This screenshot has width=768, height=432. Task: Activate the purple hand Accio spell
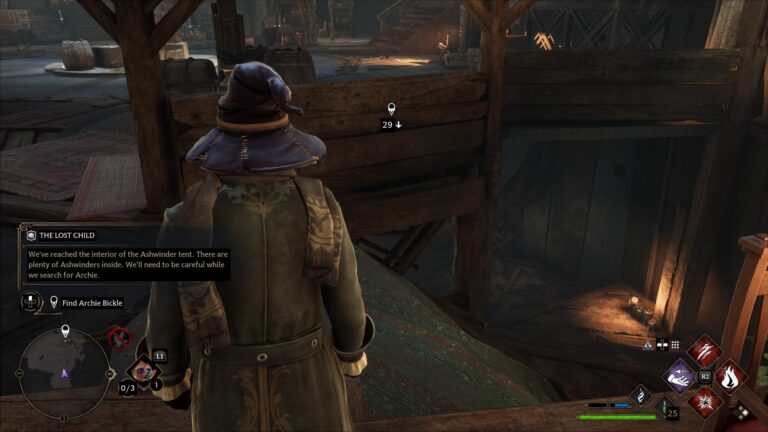point(680,377)
